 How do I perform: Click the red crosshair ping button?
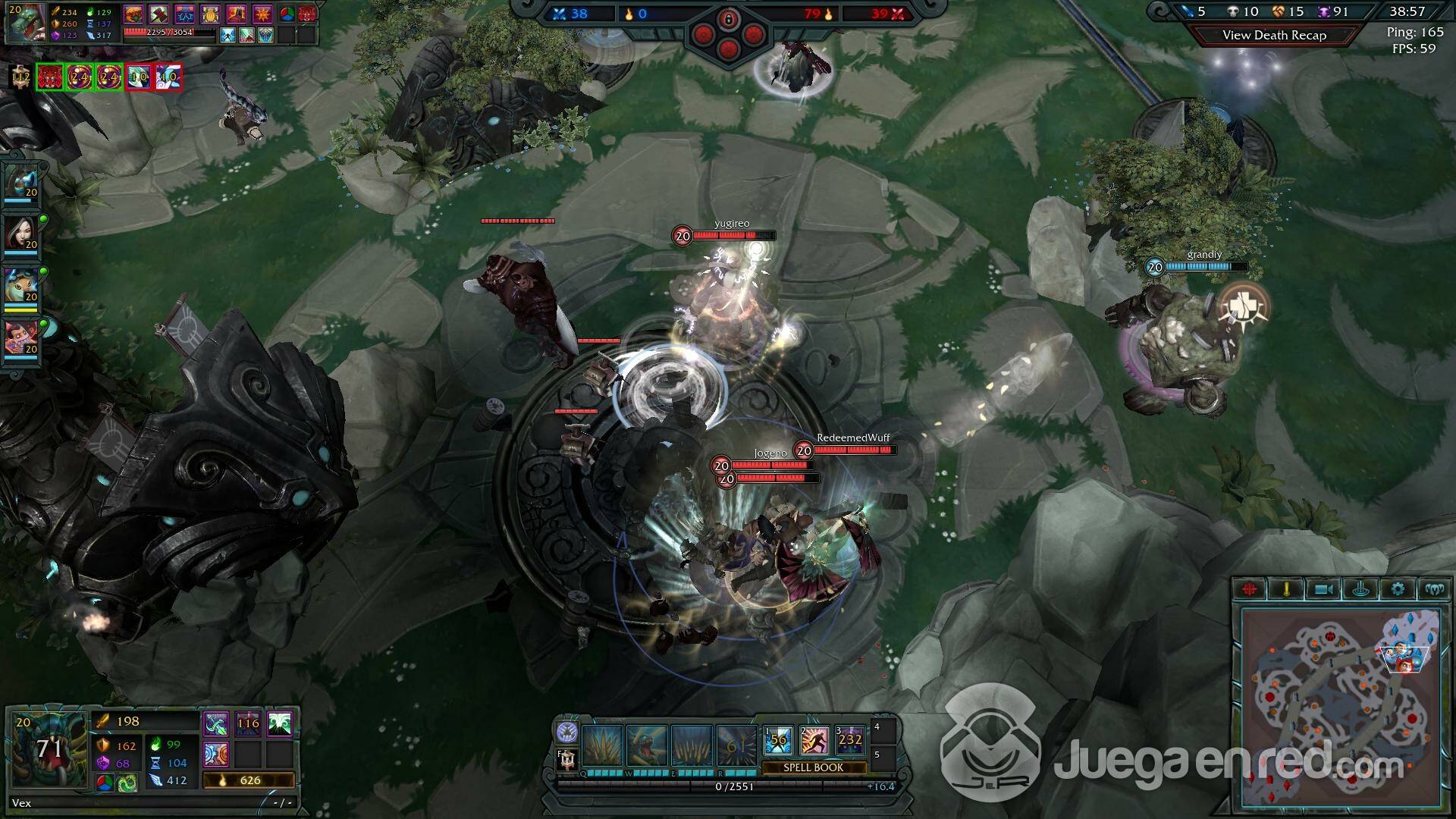(x=1250, y=589)
